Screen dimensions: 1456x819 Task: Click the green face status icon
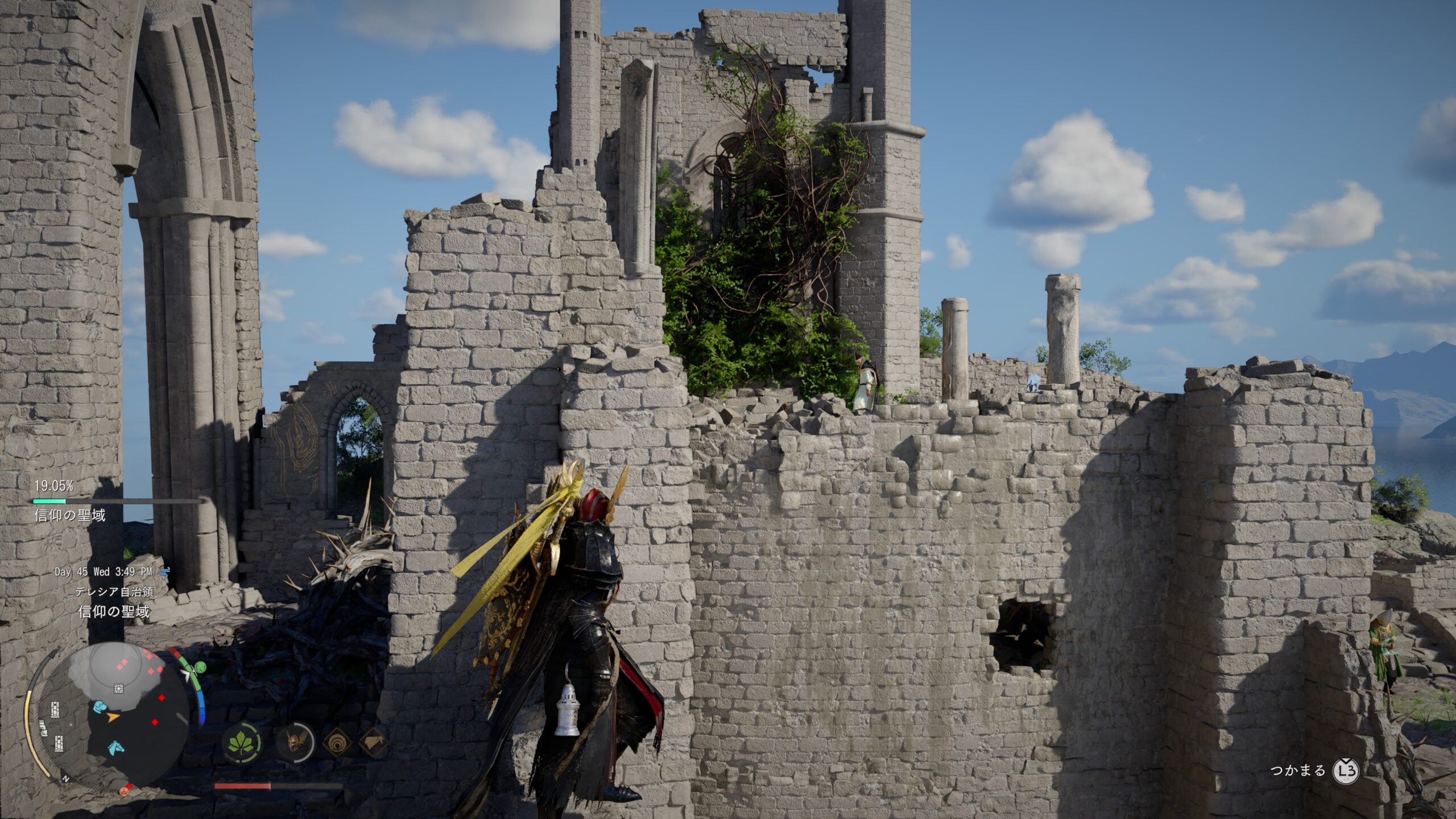click(x=199, y=667)
